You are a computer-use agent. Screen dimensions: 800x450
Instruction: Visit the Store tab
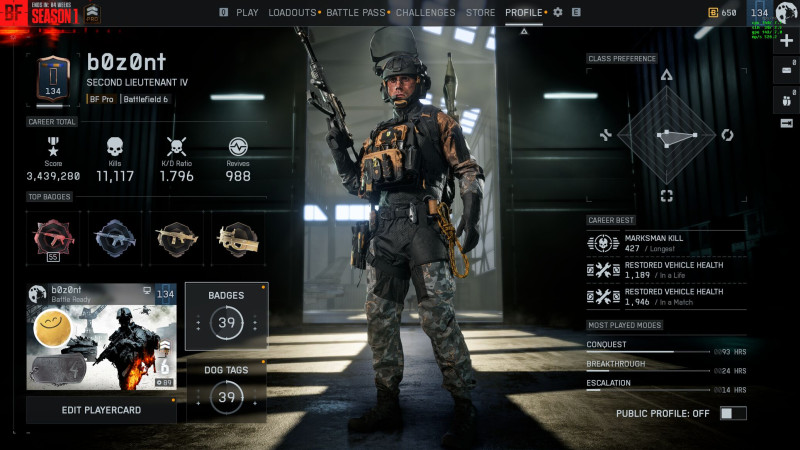tap(480, 13)
